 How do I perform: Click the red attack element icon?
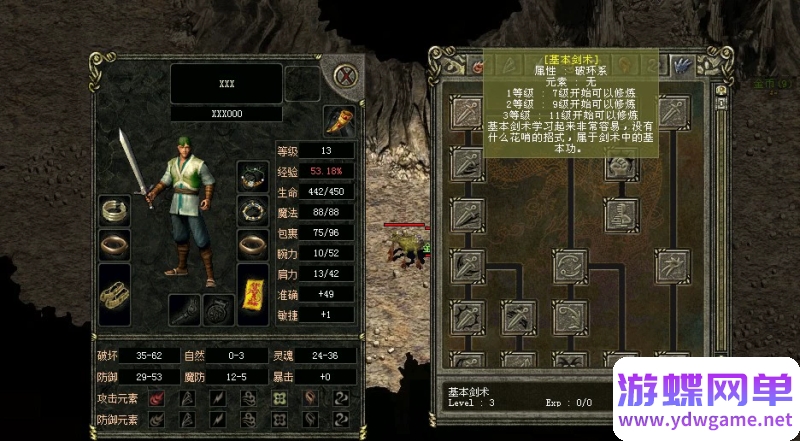click(157, 399)
